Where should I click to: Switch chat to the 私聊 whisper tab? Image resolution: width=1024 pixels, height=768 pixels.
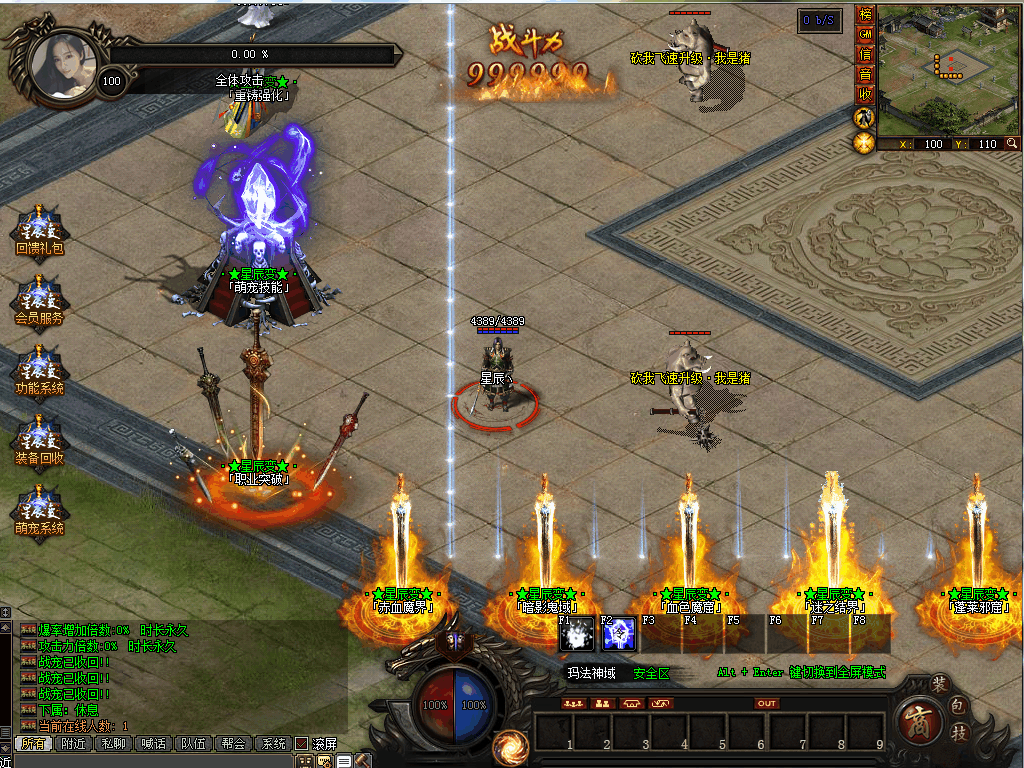pyautogui.click(x=114, y=743)
